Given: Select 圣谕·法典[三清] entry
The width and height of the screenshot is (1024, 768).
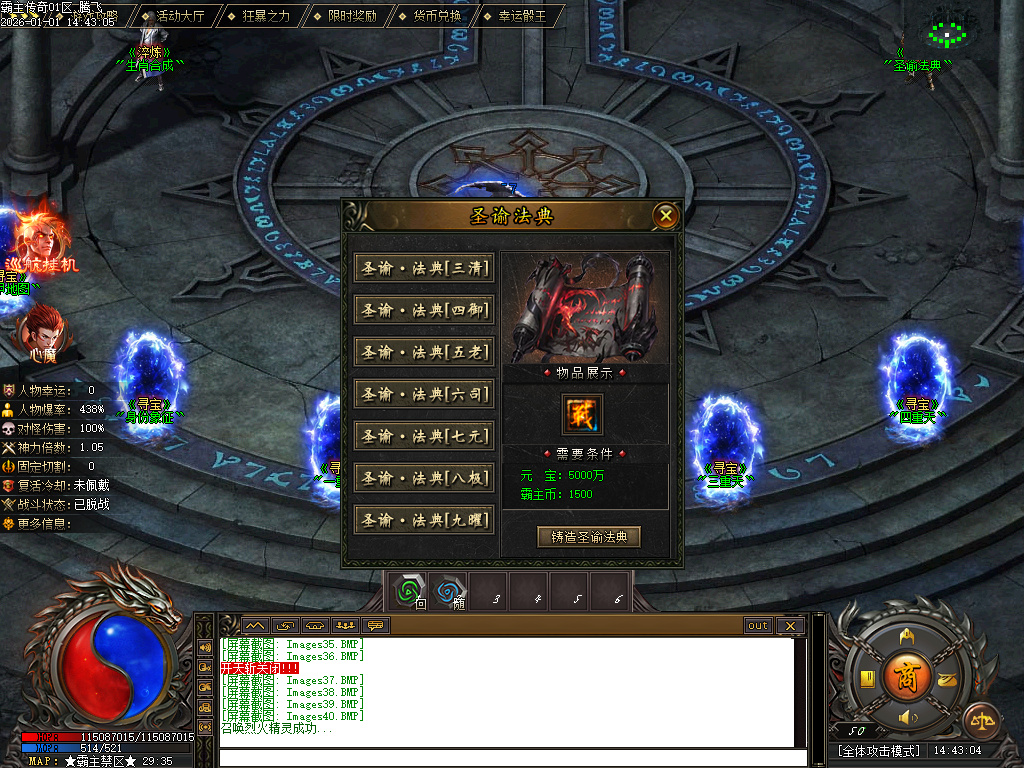Looking at the screenshot, I should (x=424, y=268).
